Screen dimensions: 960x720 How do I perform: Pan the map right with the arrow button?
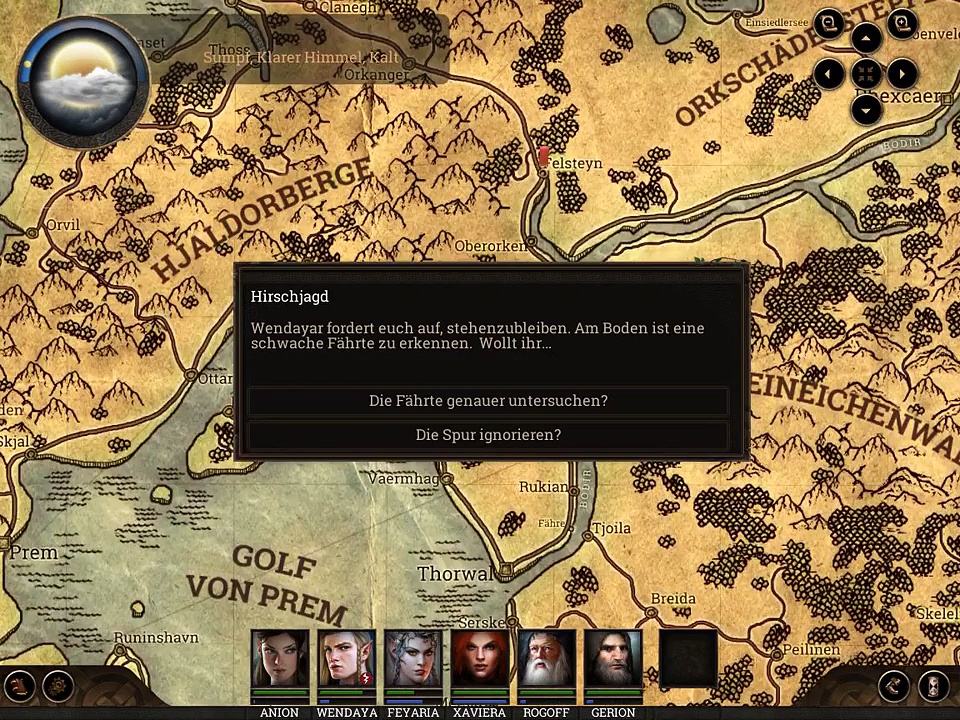(902, 74)
